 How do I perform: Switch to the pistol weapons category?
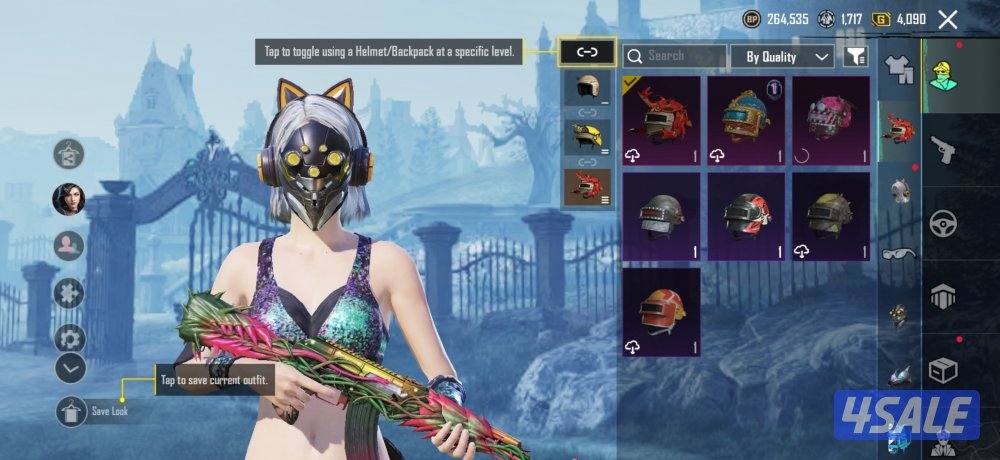pyautogui.click(x=943, y=150)
